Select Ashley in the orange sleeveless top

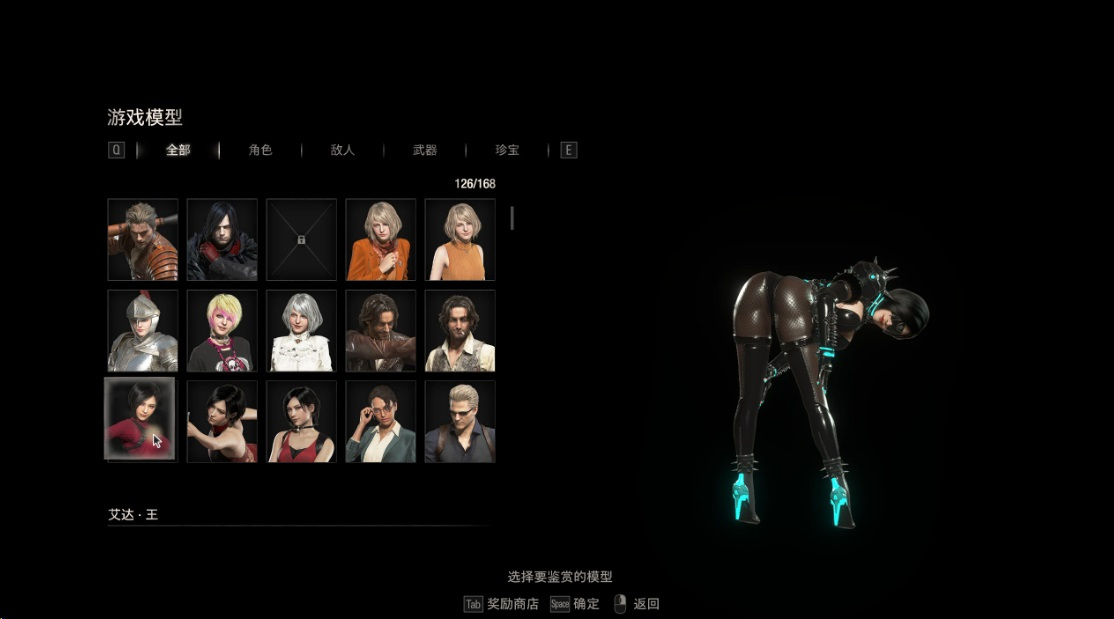coord(460,240)
